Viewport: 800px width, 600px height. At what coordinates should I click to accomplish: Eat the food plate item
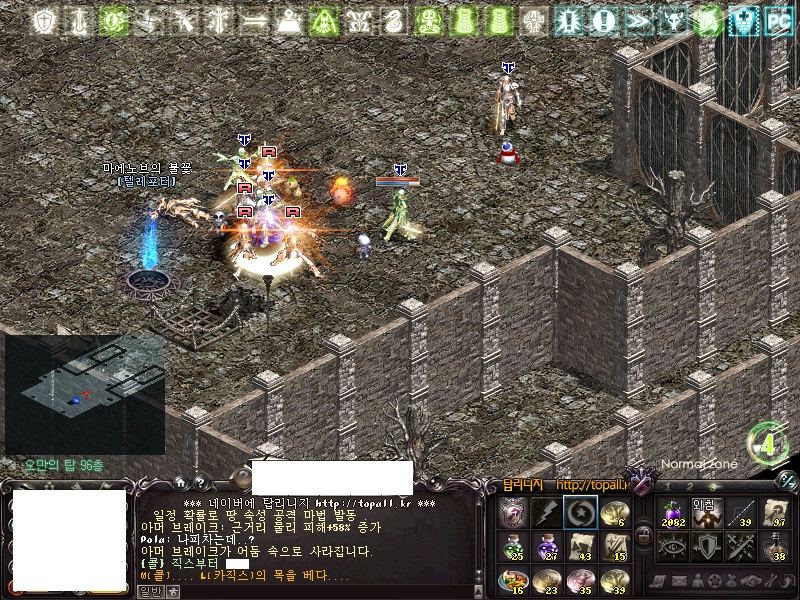point(513,581)
